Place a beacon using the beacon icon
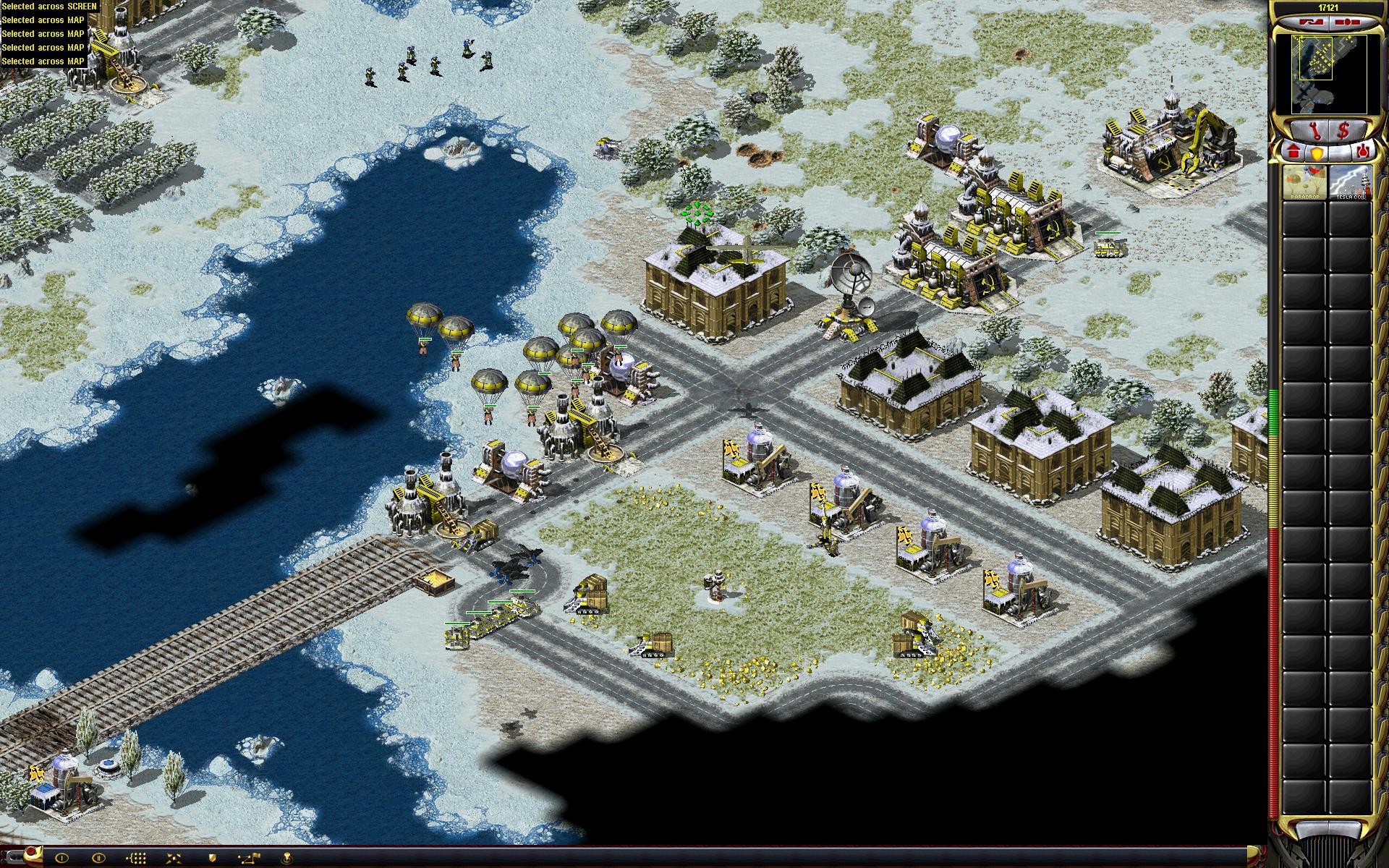This screenshot has height=868, width=1389. pyautogui.click(x=288, y=858)
